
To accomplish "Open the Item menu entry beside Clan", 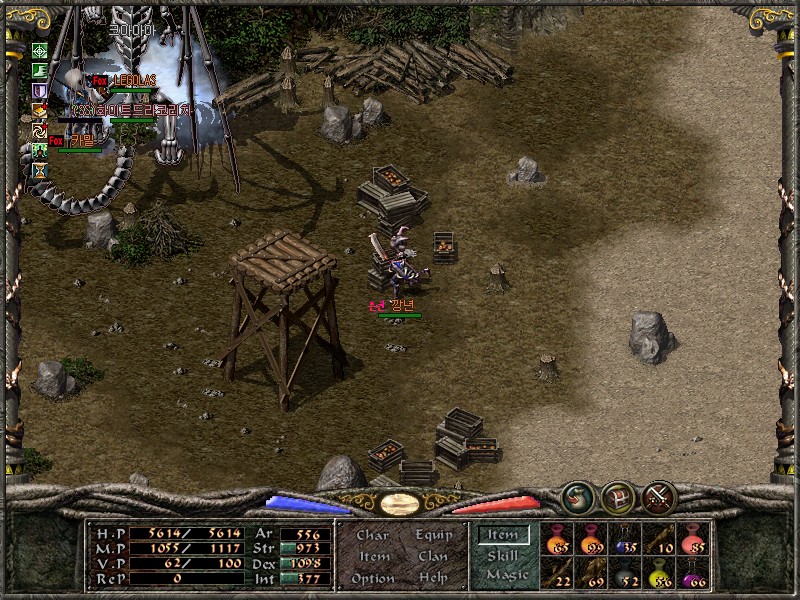I will coord(374,557).
